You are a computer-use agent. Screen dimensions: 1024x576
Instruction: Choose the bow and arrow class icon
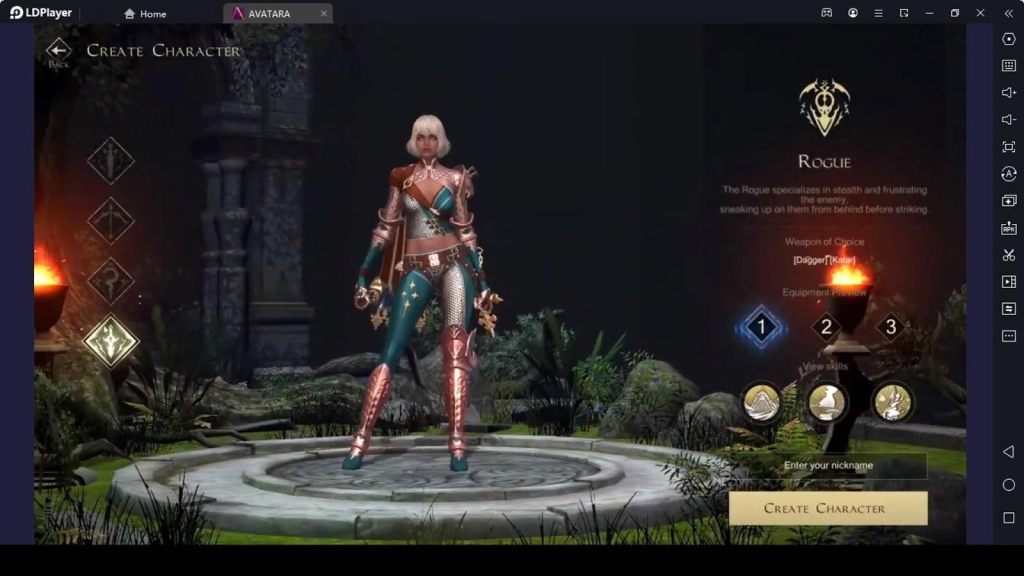pyautogui.click(x=110, y=221)
